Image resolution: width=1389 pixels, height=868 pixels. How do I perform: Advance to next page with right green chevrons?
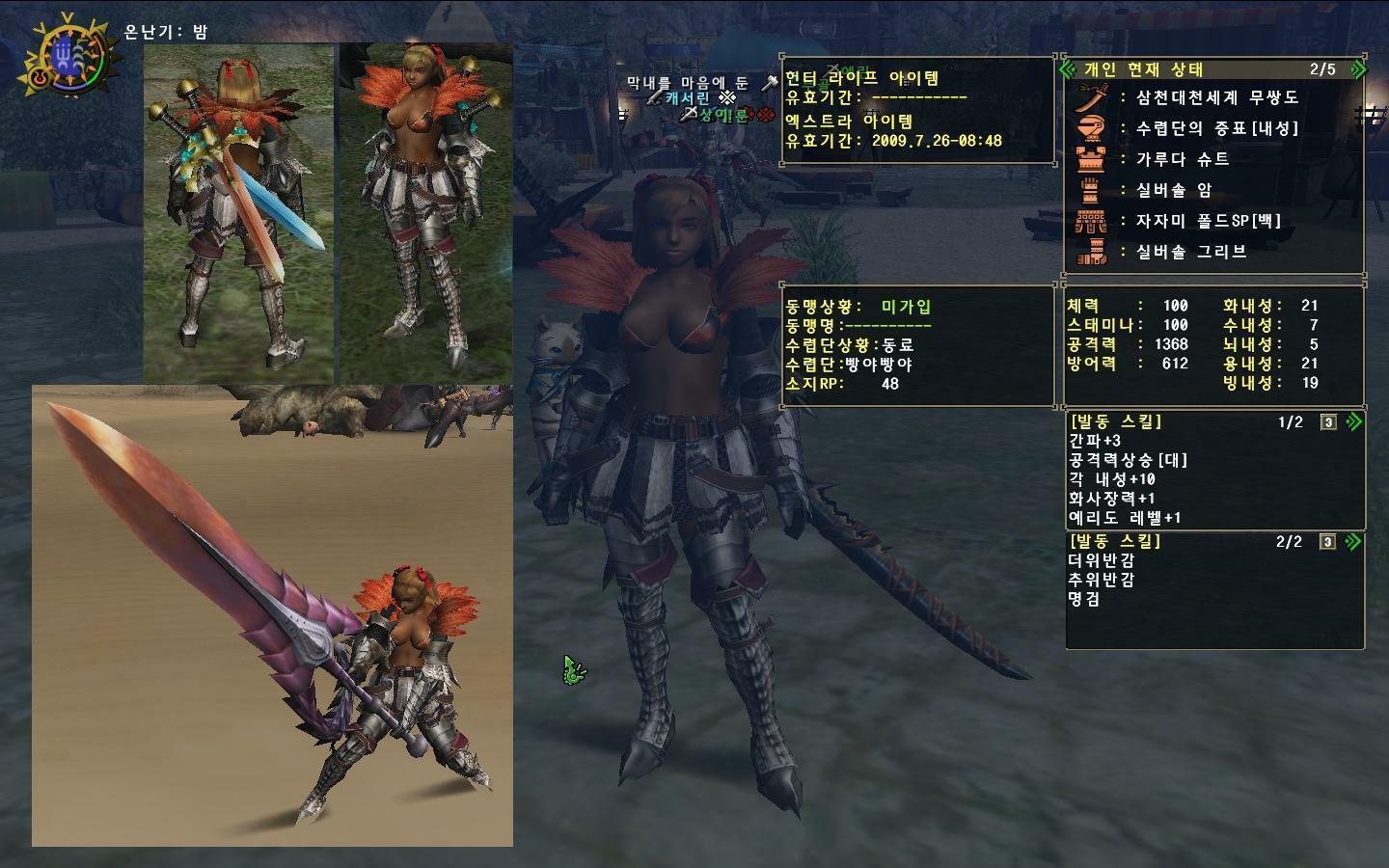(x=1356, y=68)
